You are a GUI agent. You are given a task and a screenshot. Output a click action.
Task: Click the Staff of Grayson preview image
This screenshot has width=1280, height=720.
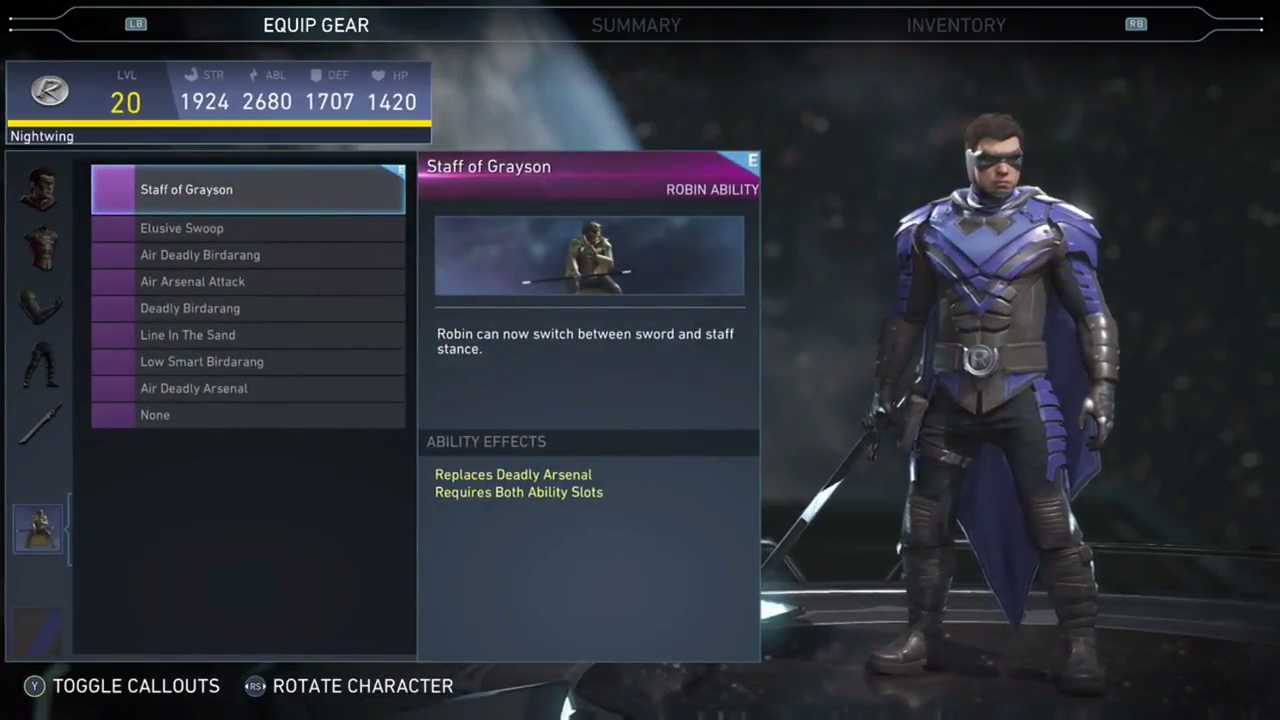(589, 256)
